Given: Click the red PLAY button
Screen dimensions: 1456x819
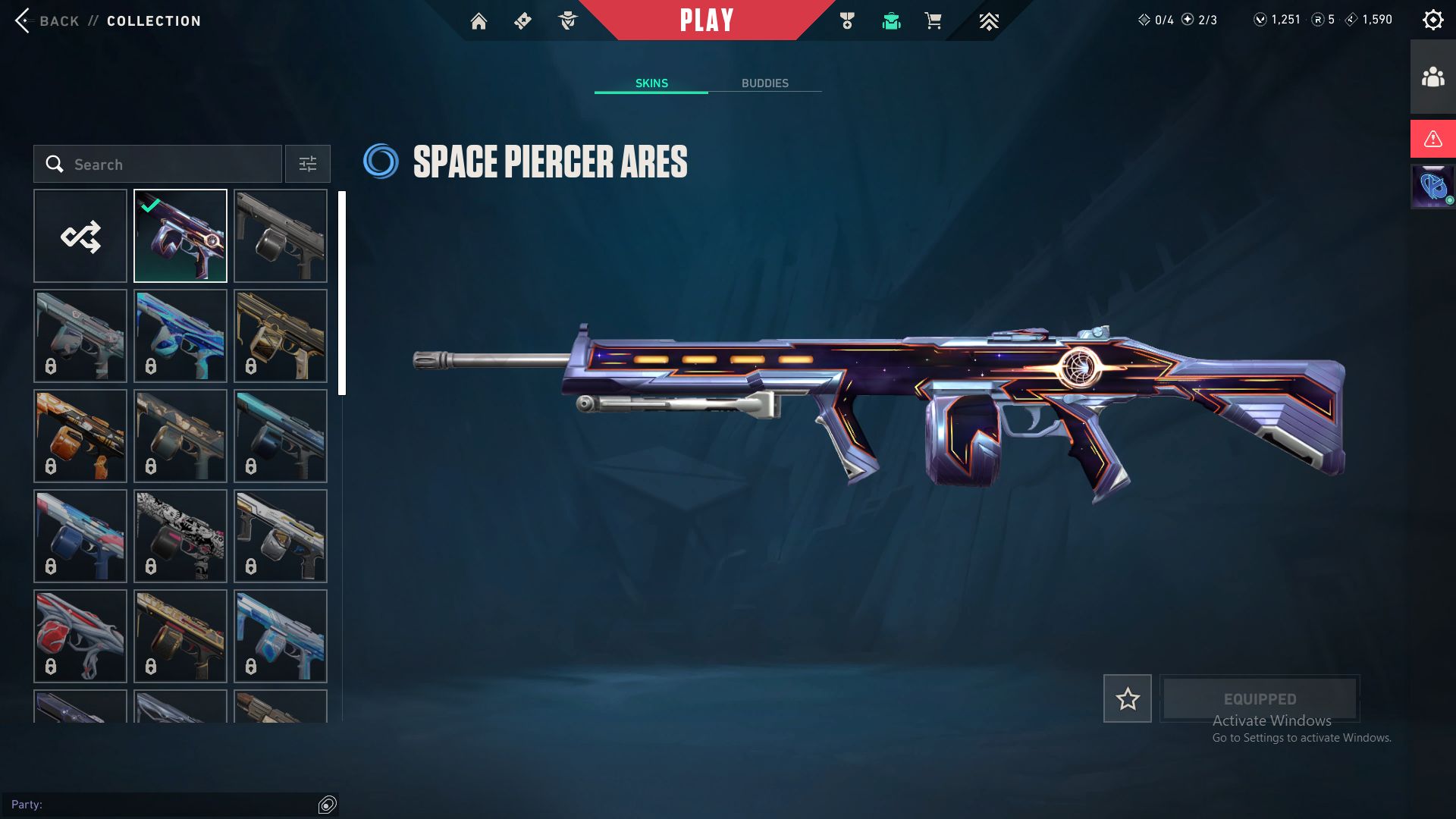Looking at the screenshot, I should 706,20.
